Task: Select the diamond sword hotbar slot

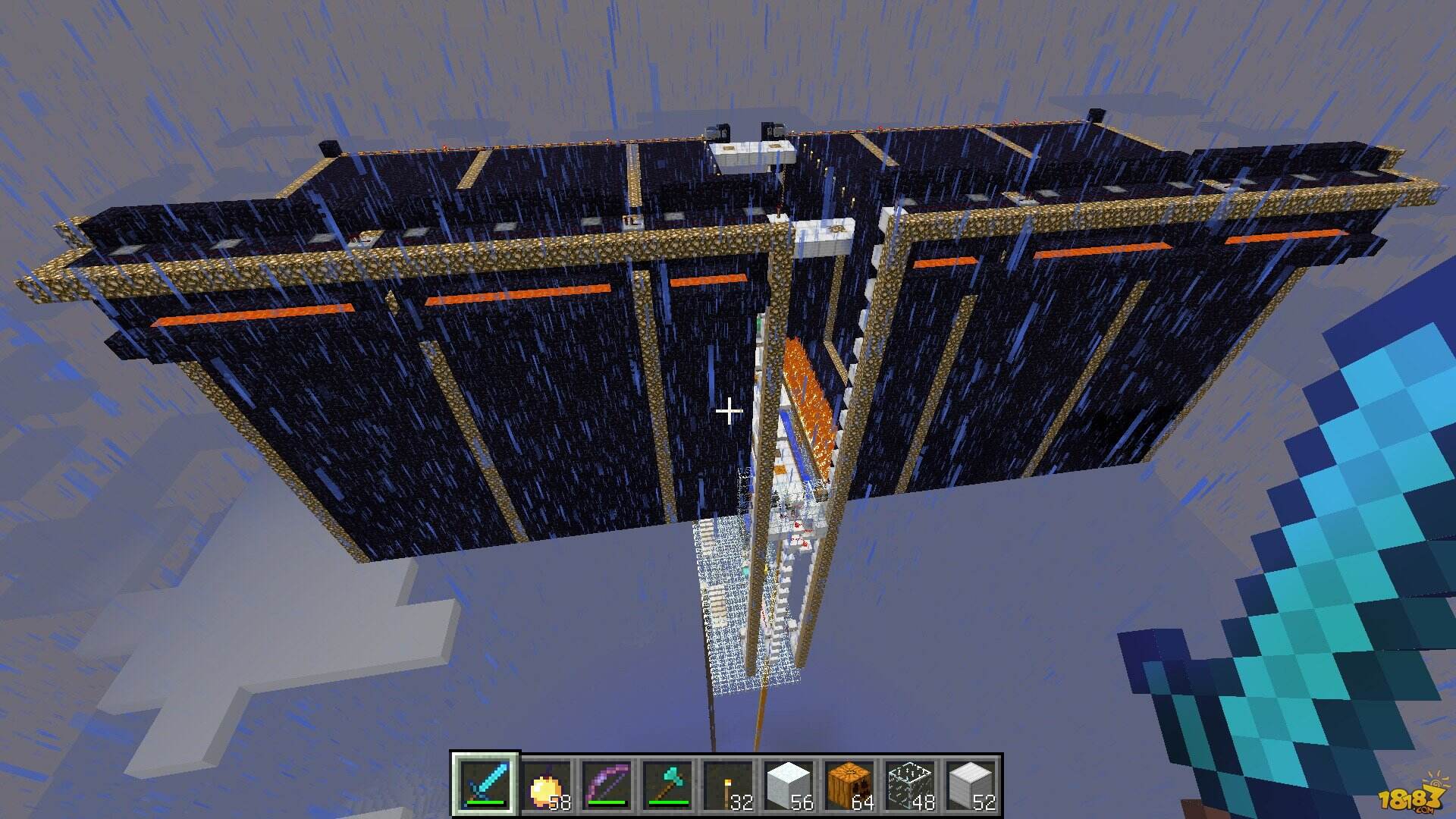Action: (x=485, y=786)
